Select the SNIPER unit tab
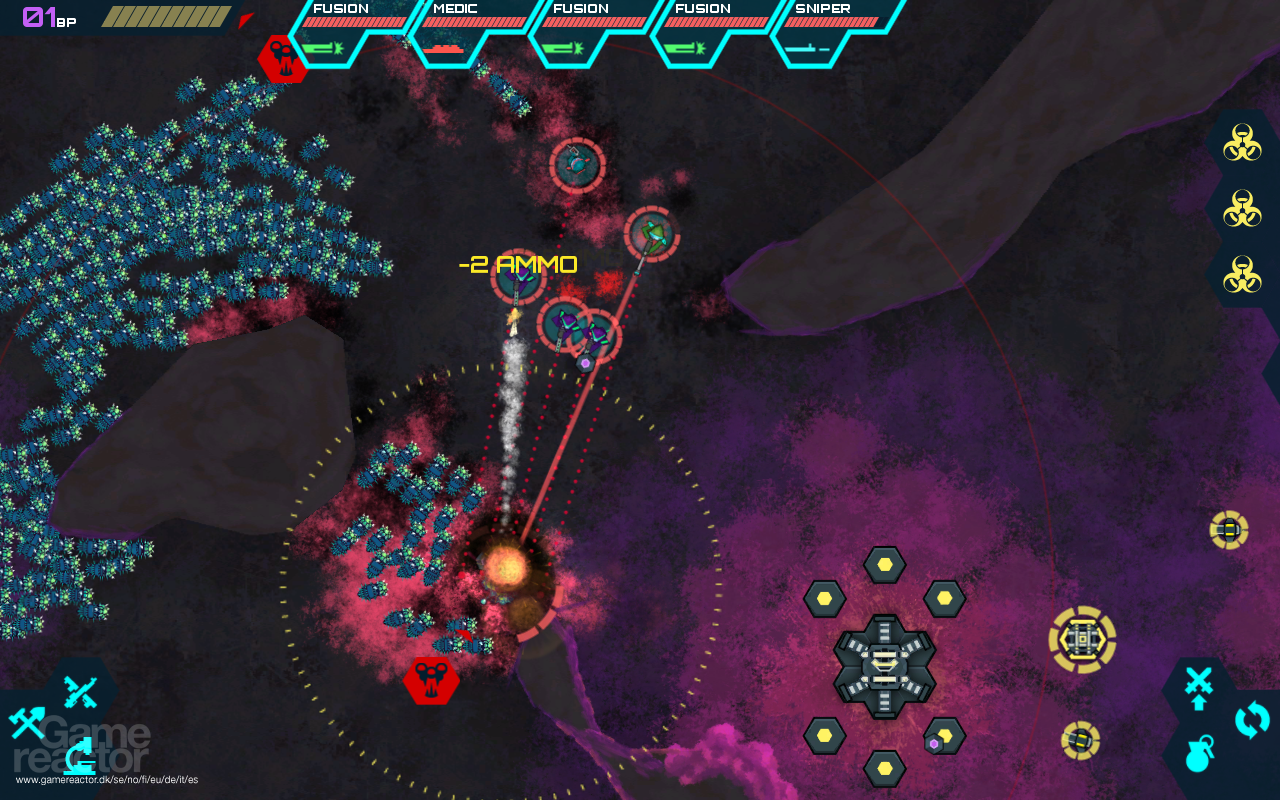 click(x=825, y=9)
